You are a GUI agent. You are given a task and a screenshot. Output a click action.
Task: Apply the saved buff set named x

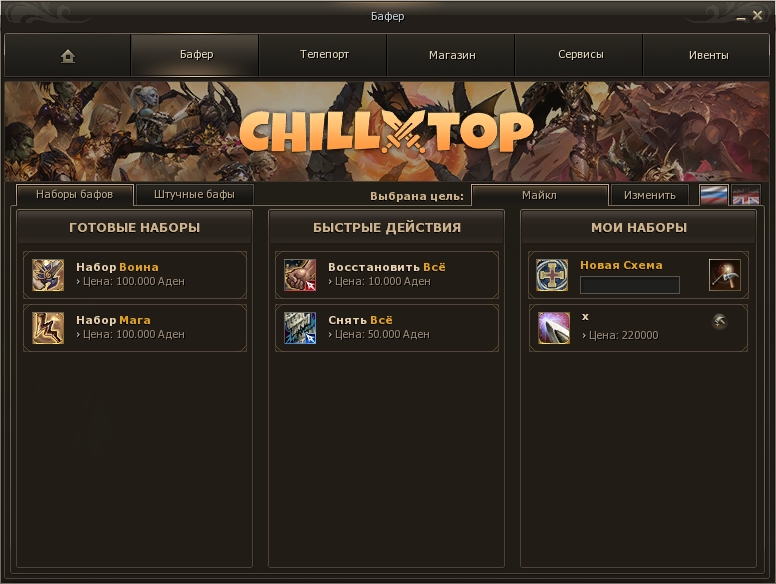click(x=620, y=327)
